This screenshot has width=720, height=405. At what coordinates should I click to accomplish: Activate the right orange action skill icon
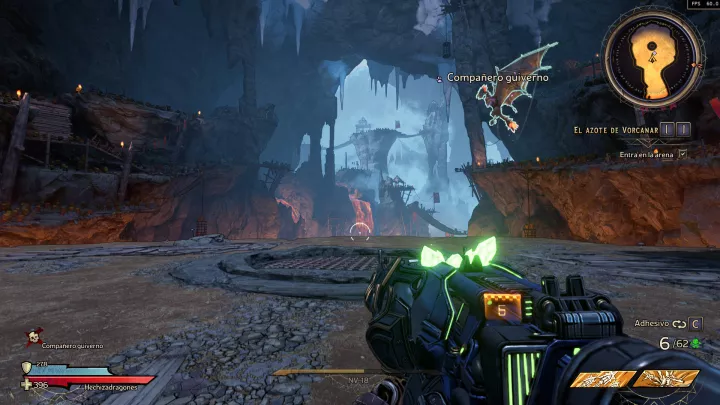point(665,379)
